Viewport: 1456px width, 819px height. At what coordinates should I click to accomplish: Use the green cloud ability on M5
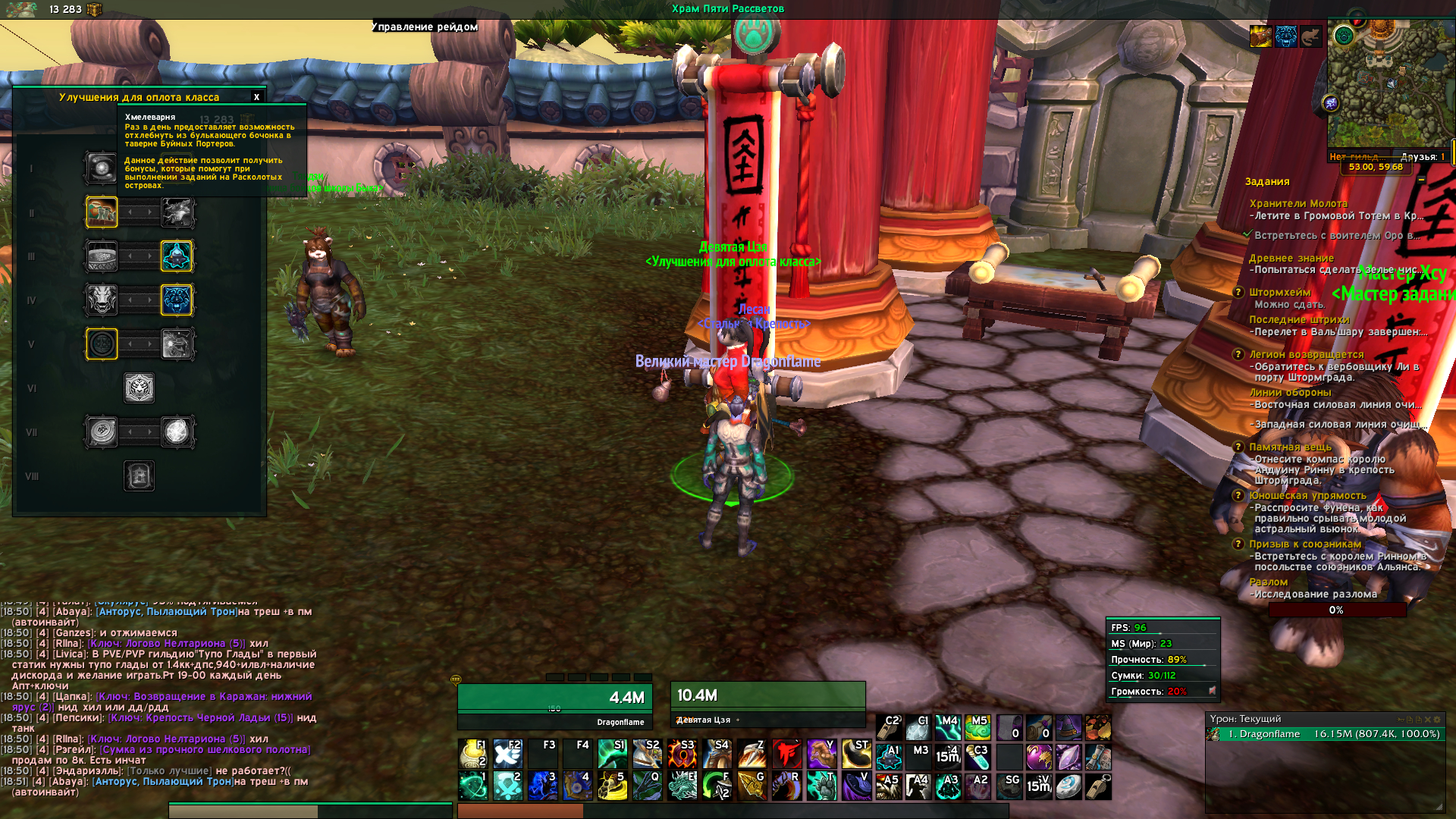(x=977, y=728)
